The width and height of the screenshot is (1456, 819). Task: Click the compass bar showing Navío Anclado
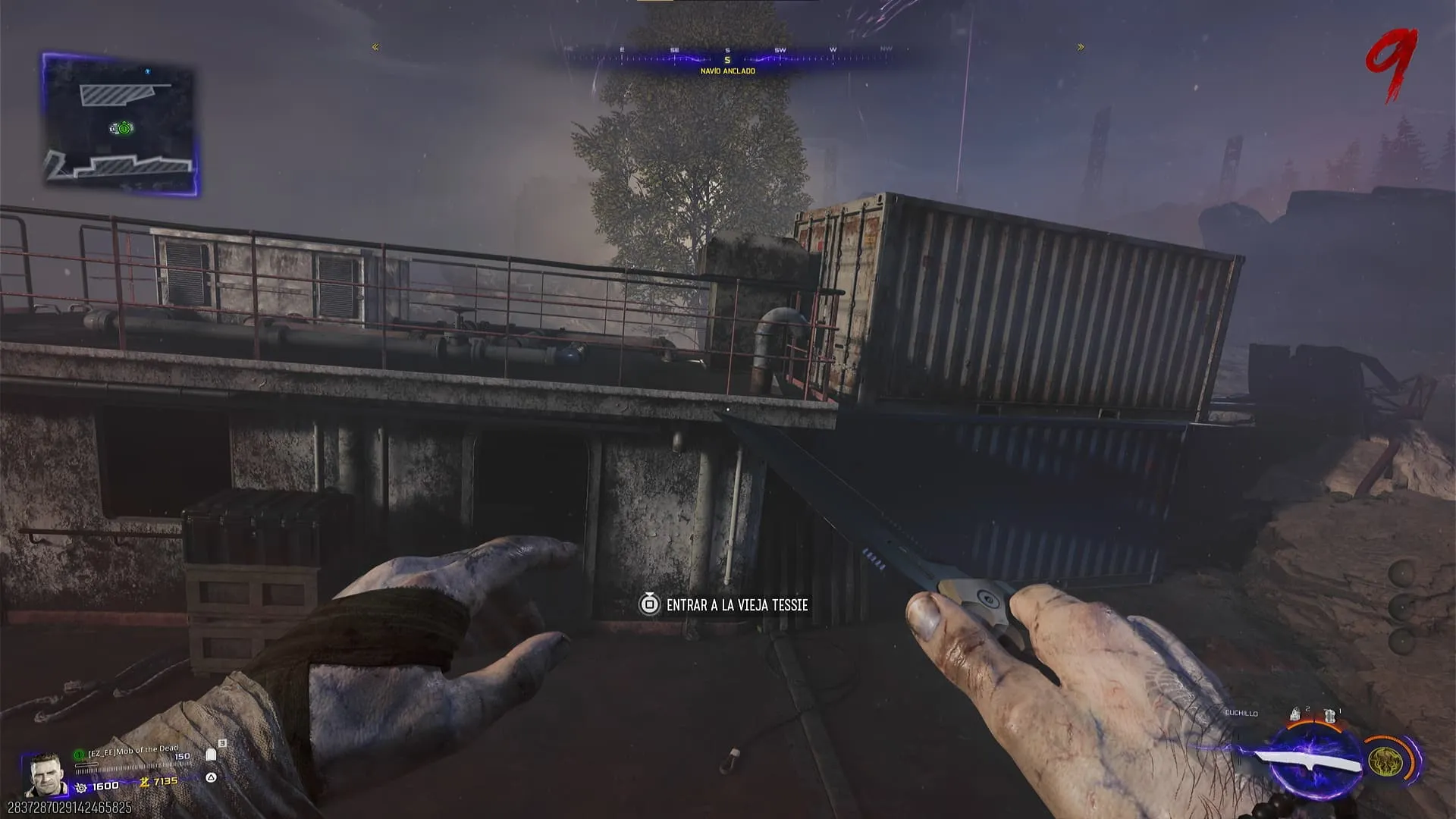726,58
